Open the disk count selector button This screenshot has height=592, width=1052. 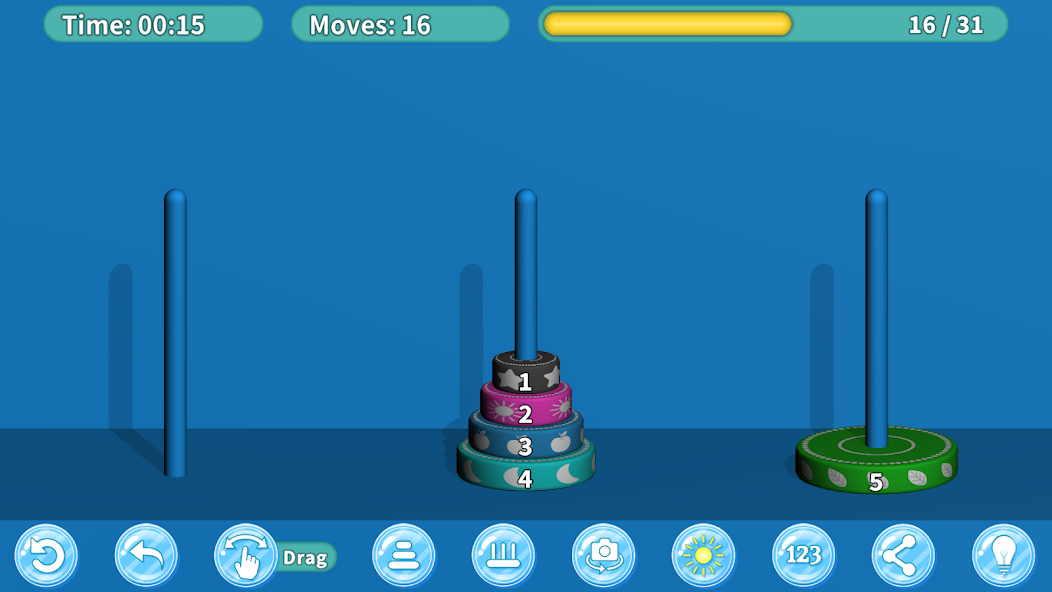404,555
